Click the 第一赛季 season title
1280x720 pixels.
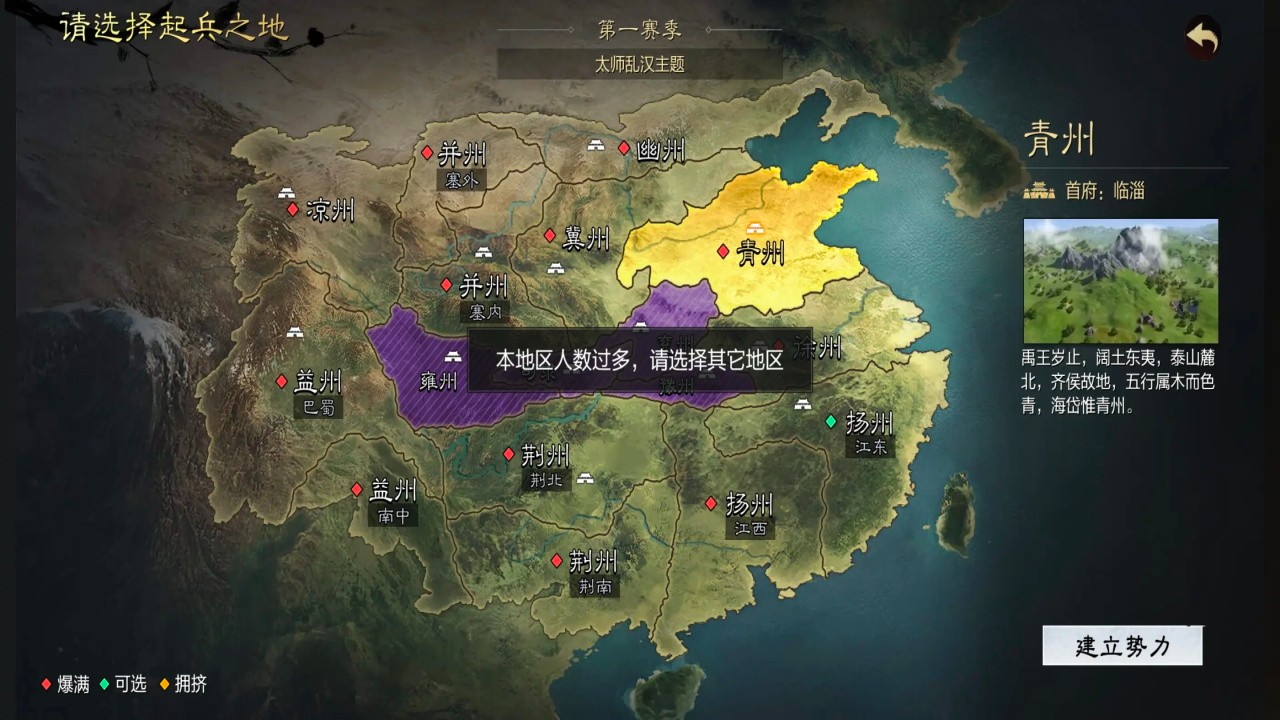pos(640,27)
